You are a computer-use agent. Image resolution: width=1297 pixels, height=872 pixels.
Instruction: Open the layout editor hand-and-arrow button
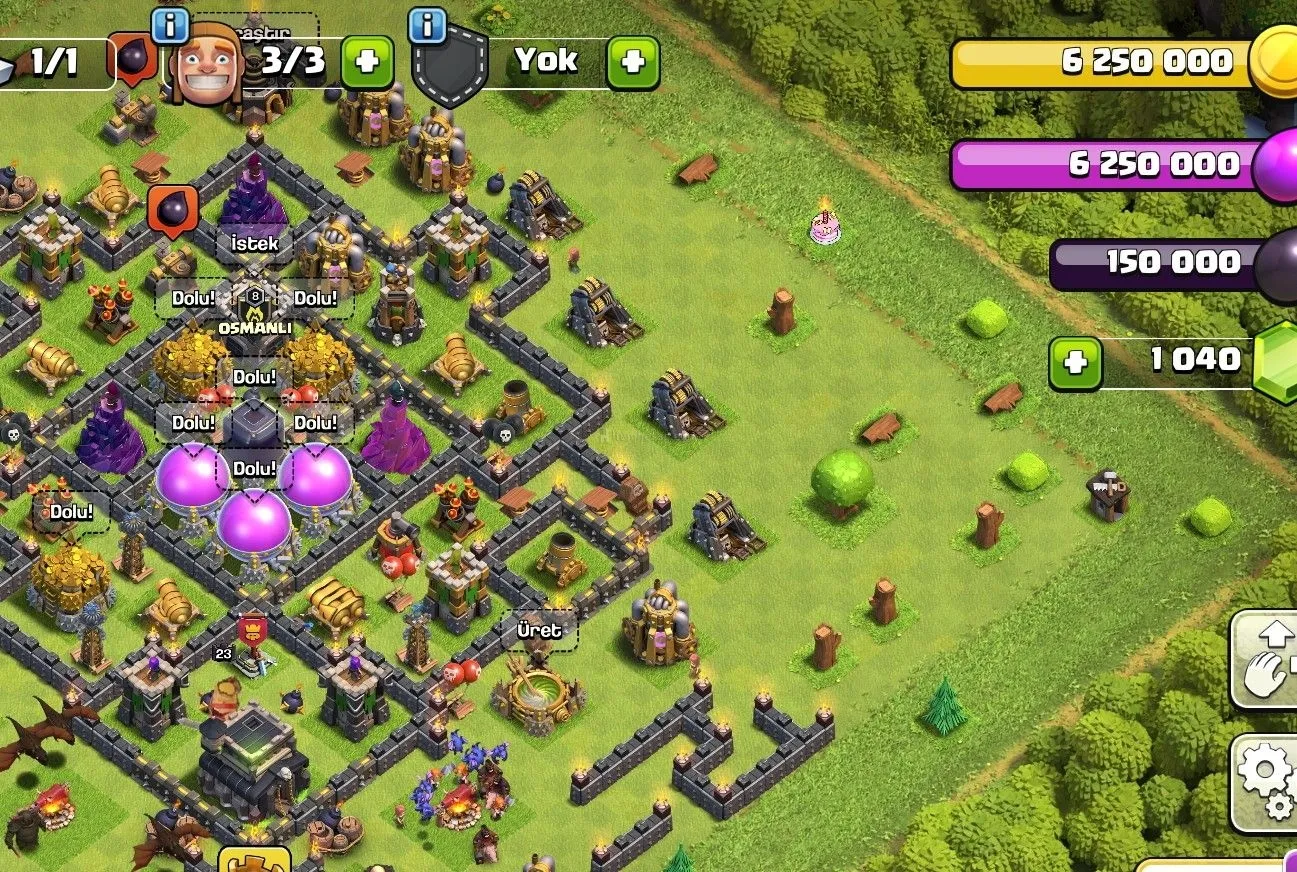click(1266, 660)
